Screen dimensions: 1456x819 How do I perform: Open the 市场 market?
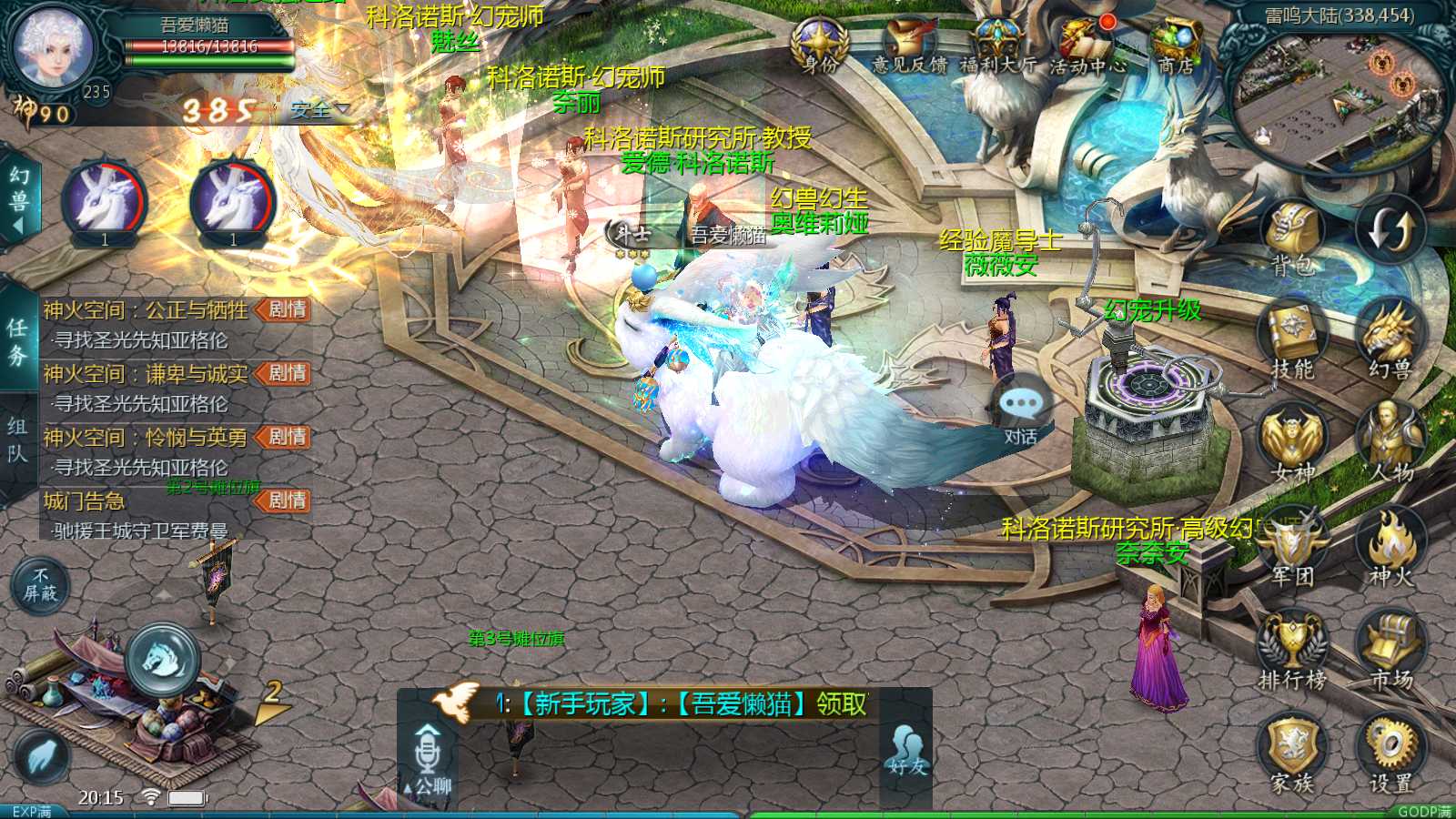point(1390,649)
